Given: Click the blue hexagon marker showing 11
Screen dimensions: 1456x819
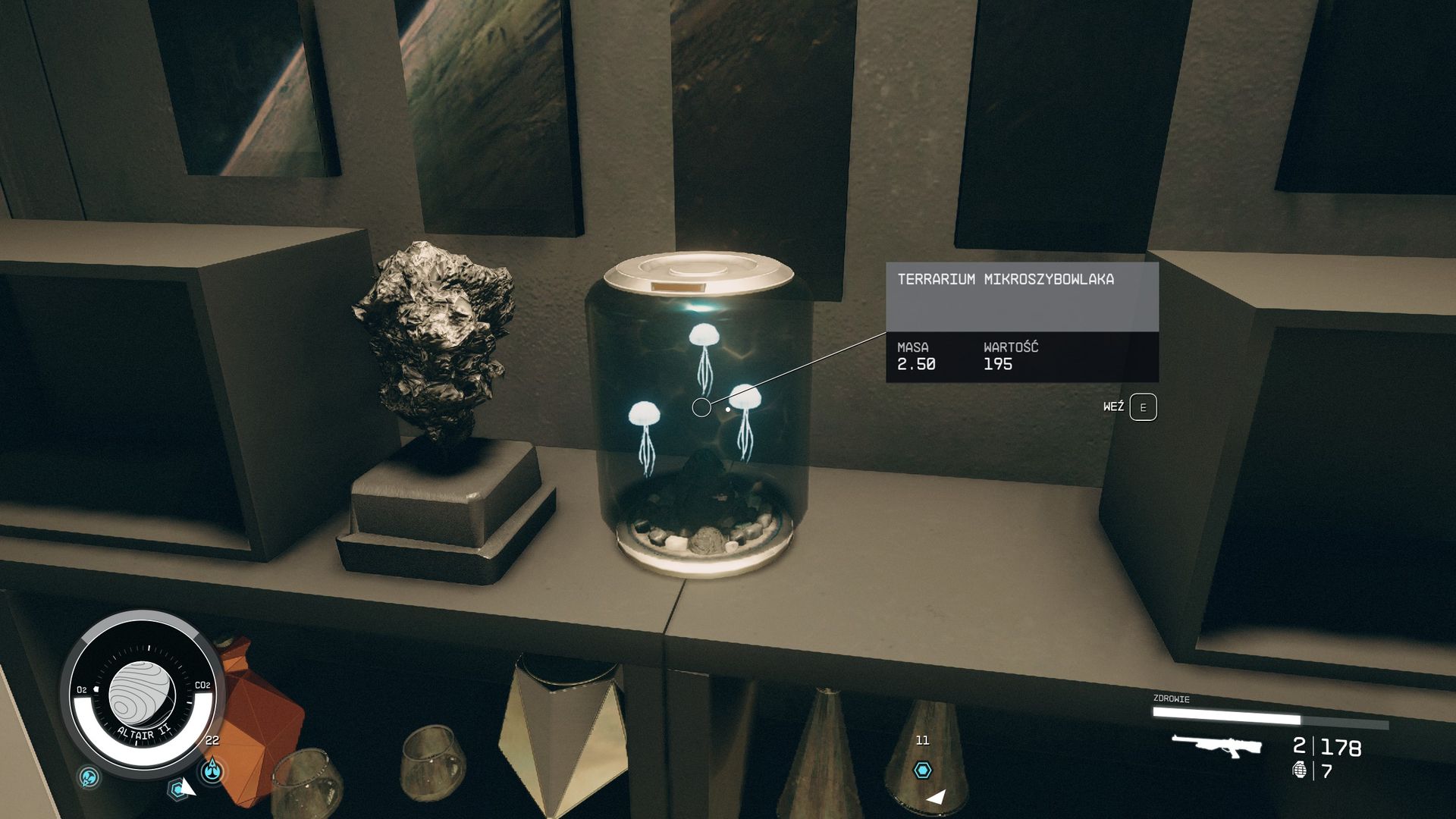Looking at the screenshot, I should [x=922, y=770].
